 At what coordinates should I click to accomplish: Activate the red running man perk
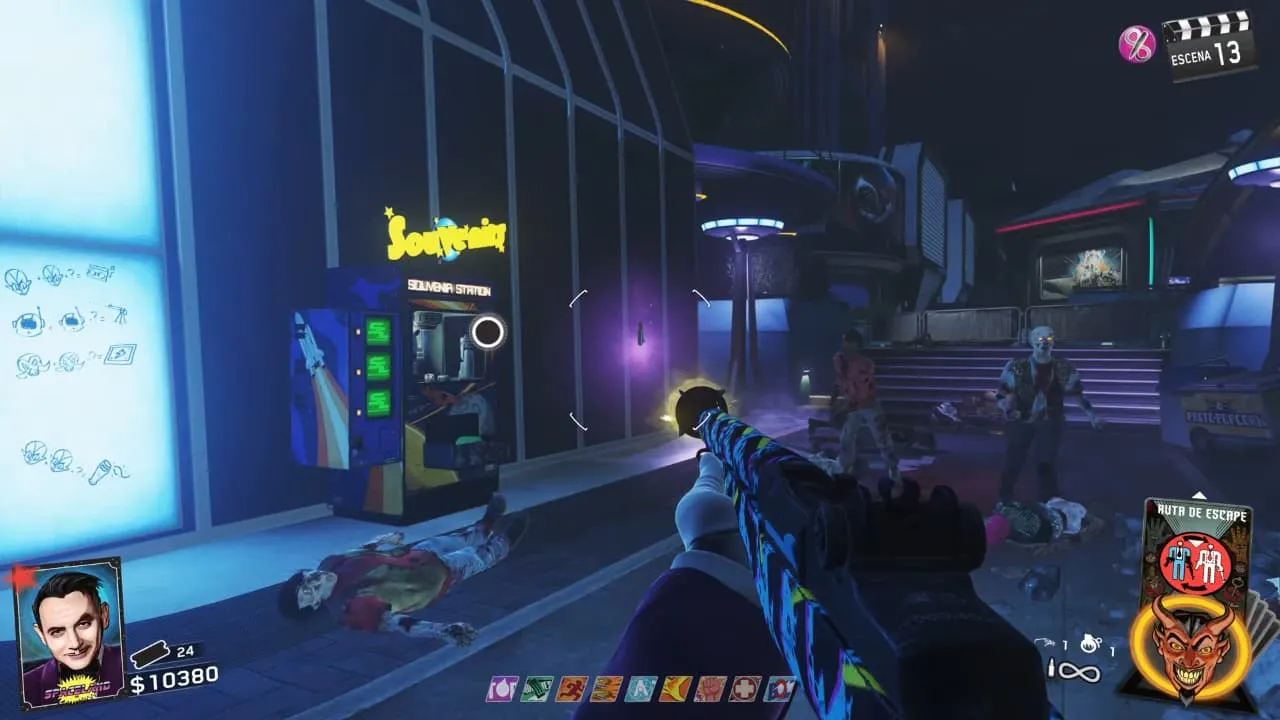pos(571,689)
